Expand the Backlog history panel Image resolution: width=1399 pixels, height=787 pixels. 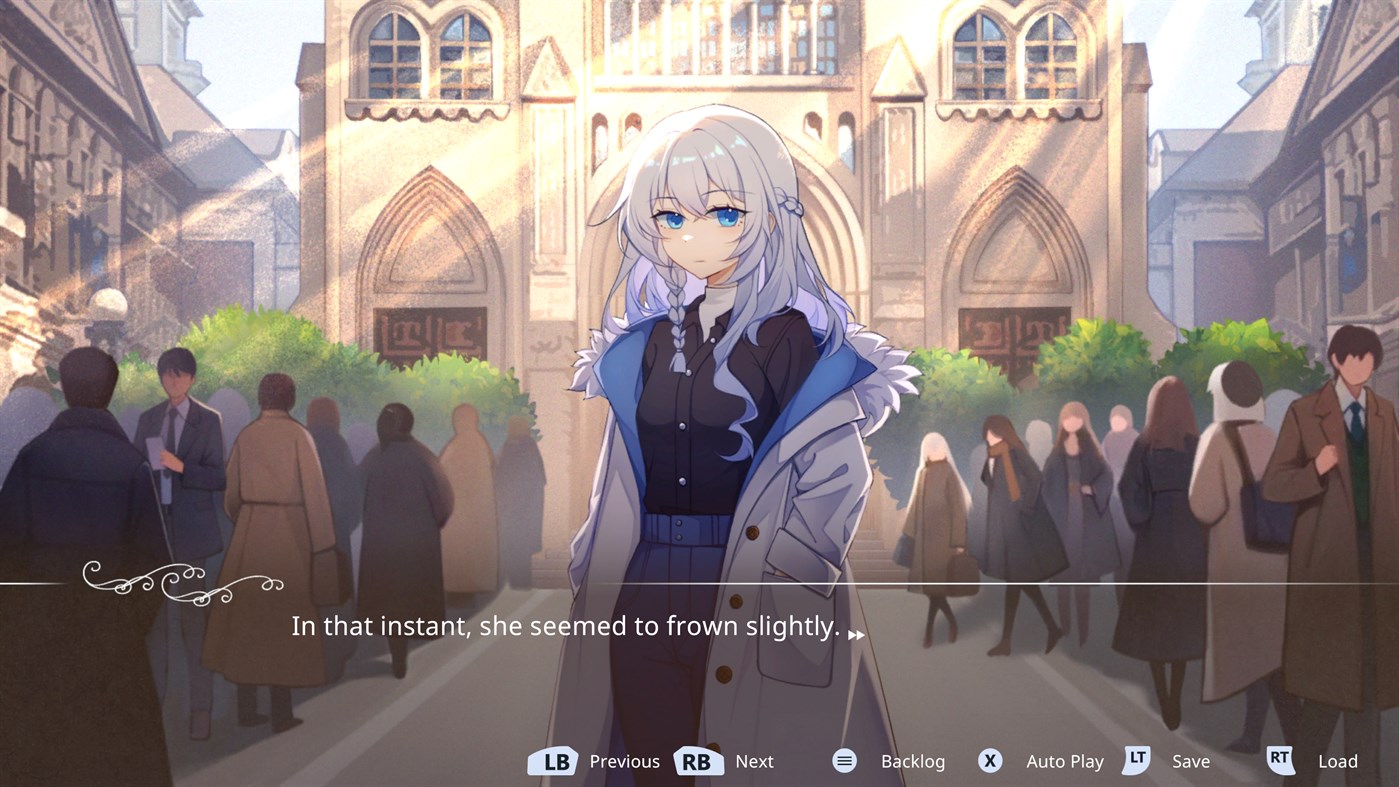tap(913, 760)
